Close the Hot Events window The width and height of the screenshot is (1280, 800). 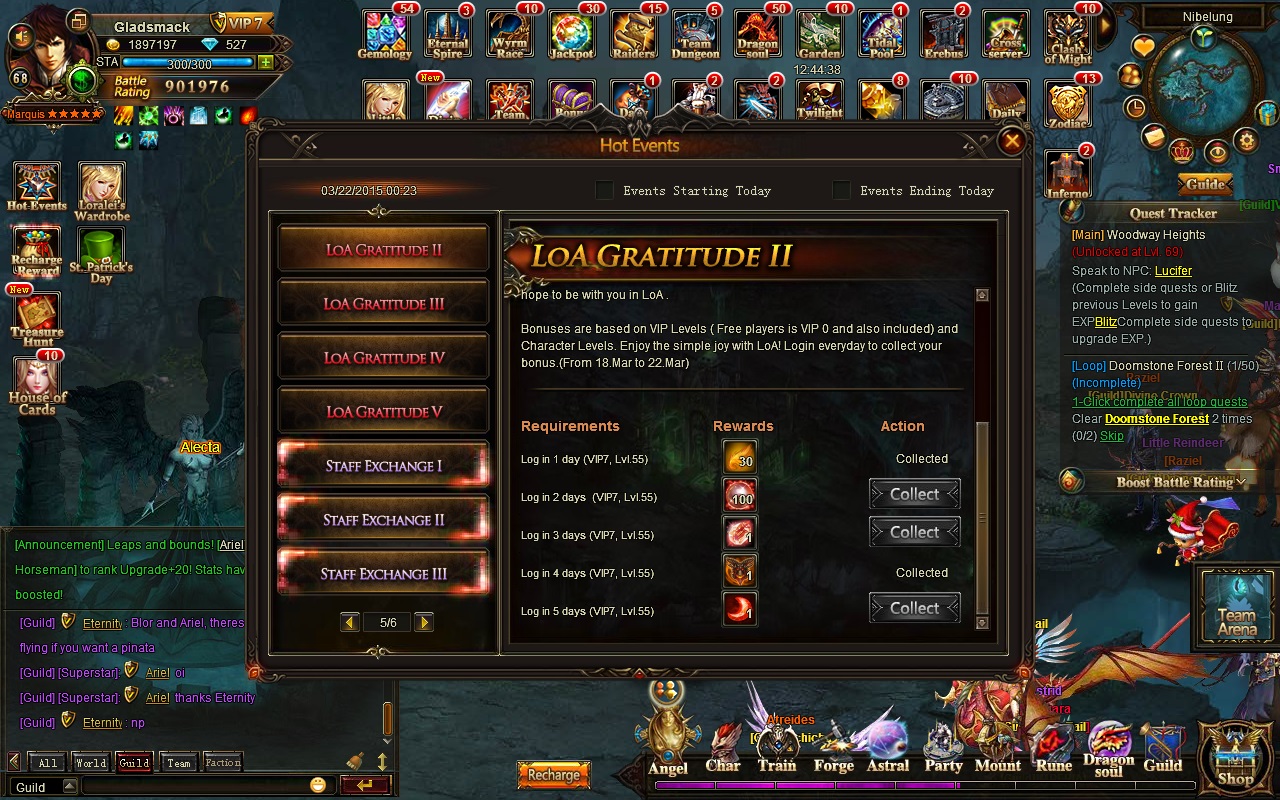(x=1012, y=142)
